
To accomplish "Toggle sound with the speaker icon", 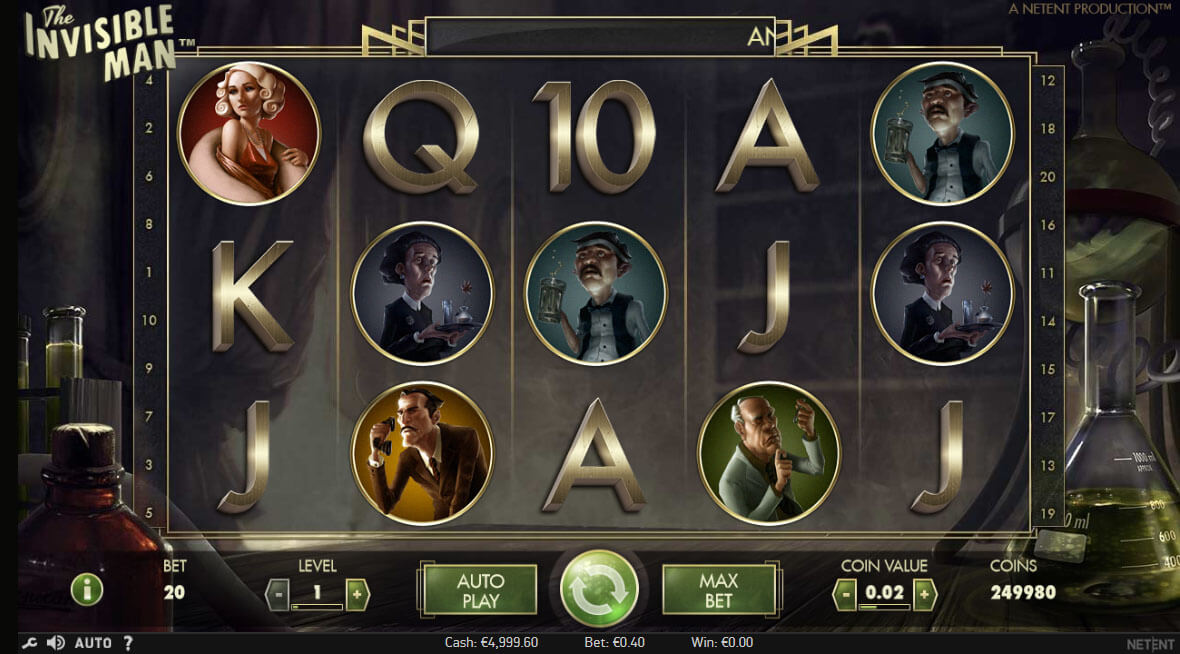I will [56, 642].
